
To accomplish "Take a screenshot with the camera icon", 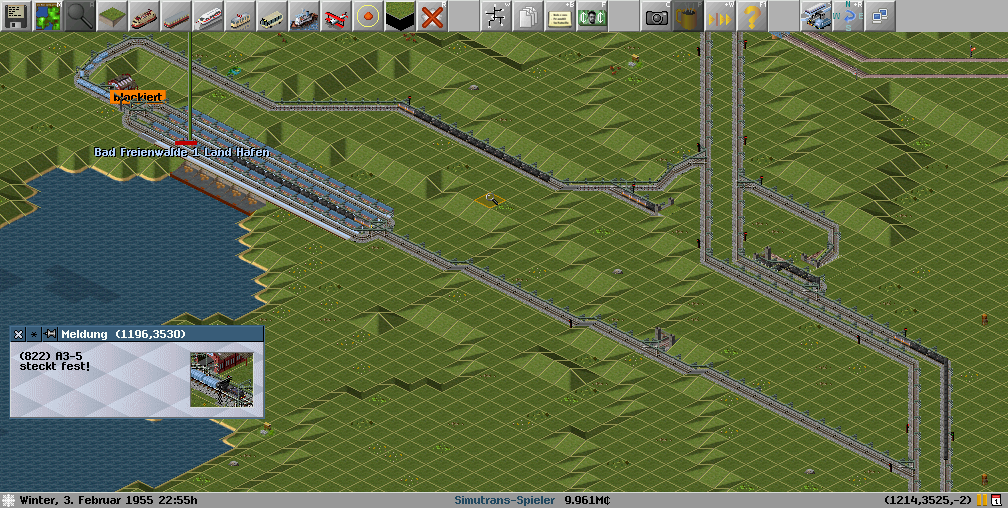I will click(x=656, y=16).
